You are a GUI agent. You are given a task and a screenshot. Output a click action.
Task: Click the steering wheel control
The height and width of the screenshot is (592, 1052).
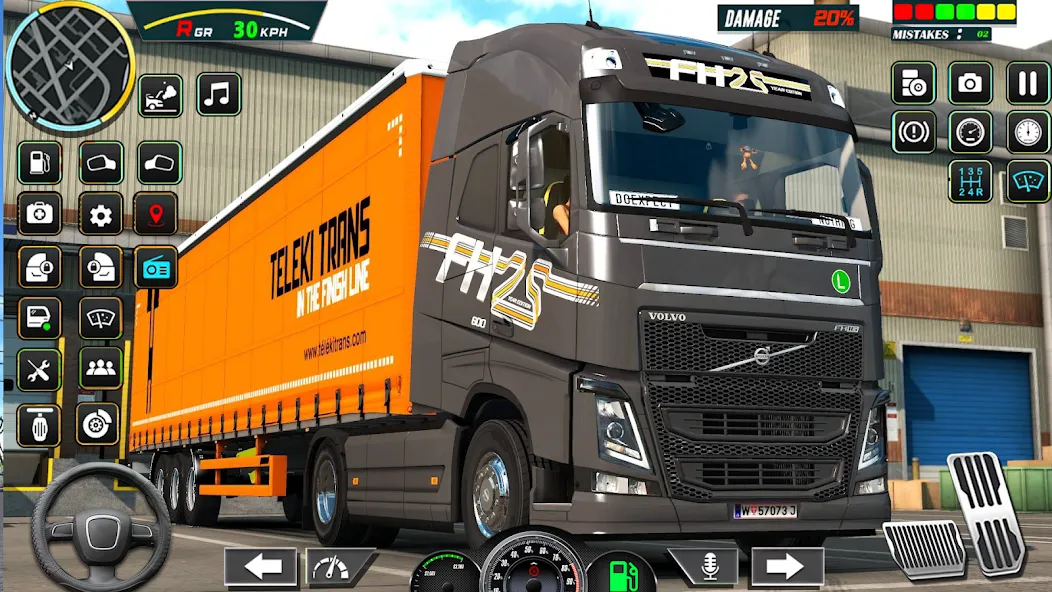(x=100, y=527)
